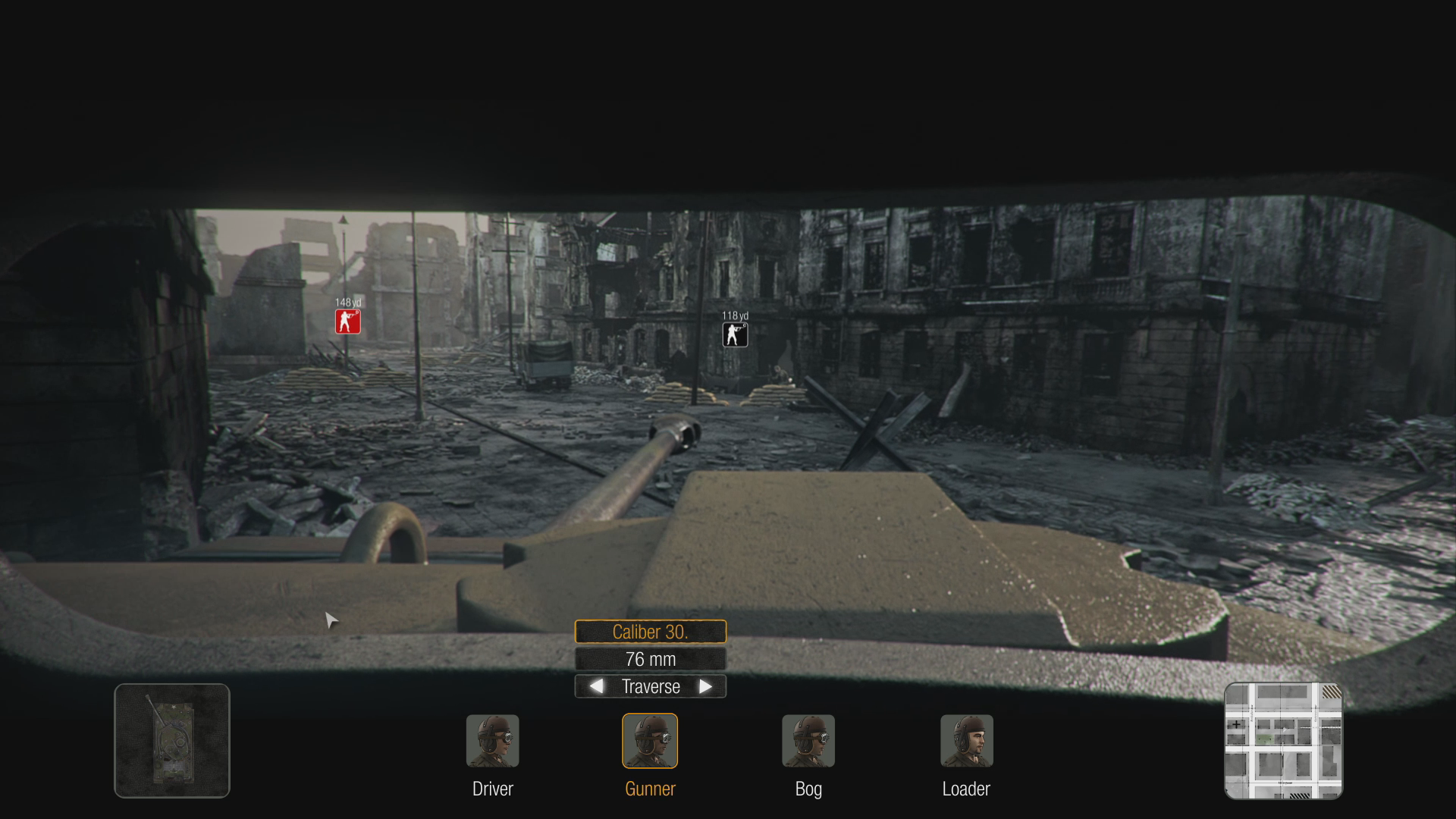Switch to the Bog crew position
This screenshot has width=1456, height=819.
click(808, 741)
